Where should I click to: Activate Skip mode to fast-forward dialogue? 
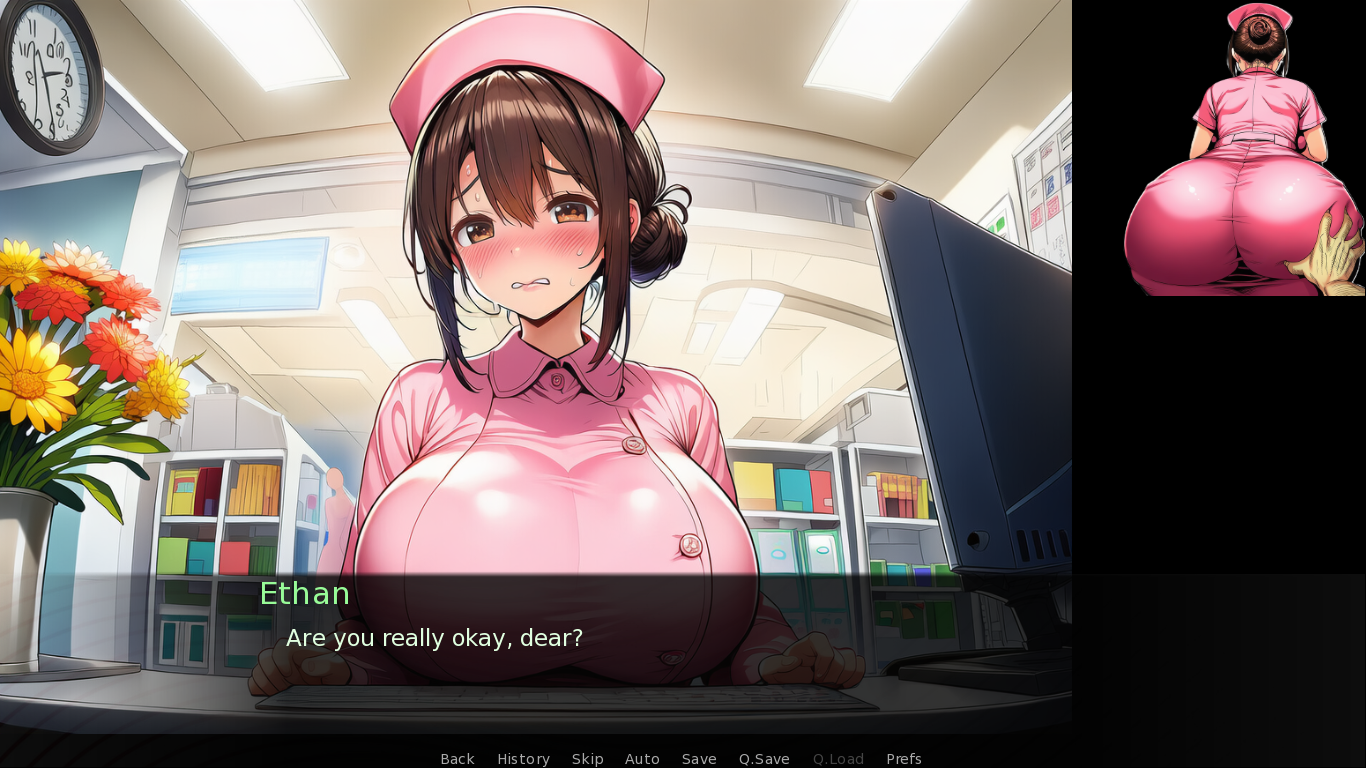(588, 759)
